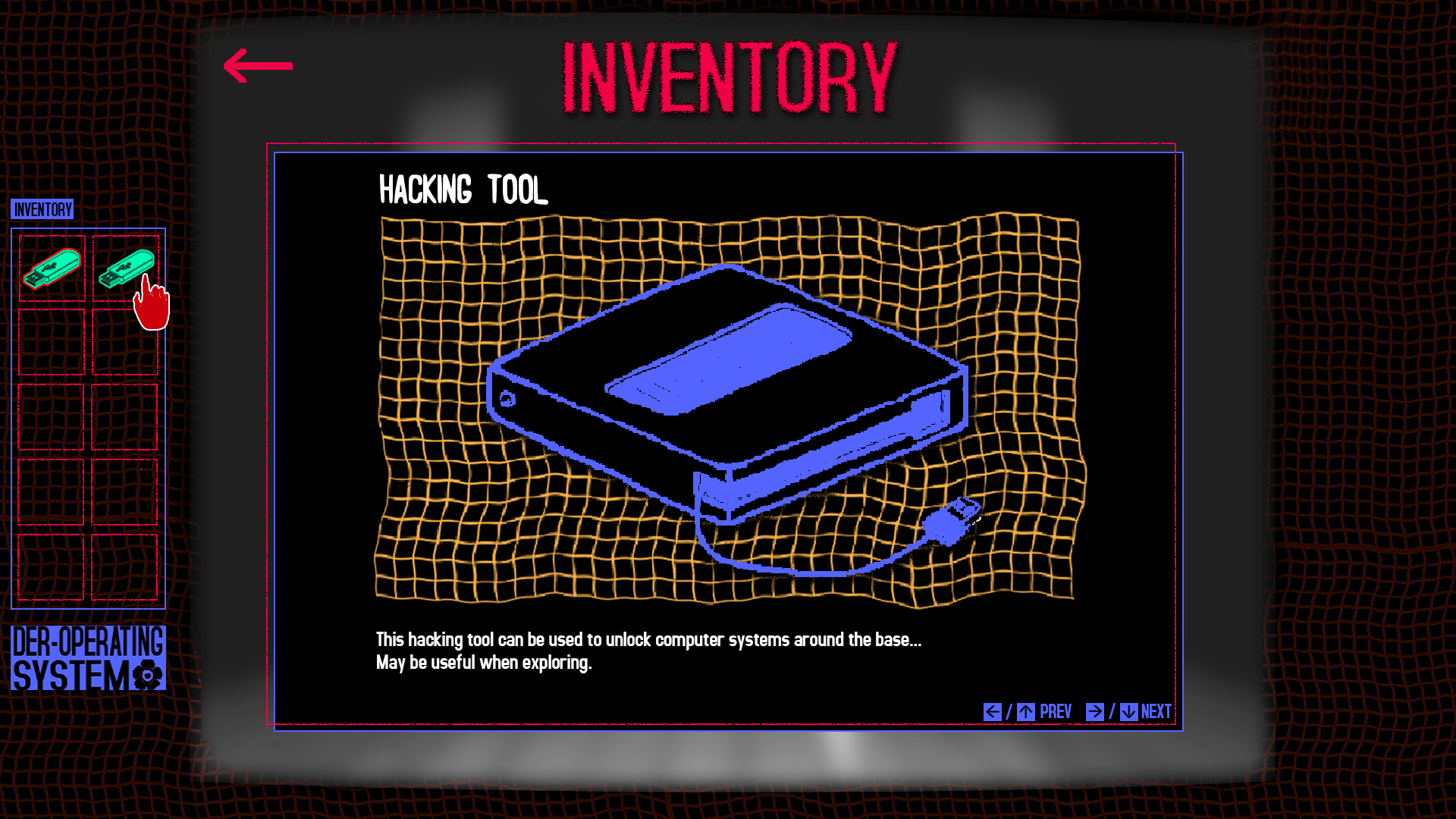
Task: Click the HACKING TOOL heading
Action: [x=463, y=190]
